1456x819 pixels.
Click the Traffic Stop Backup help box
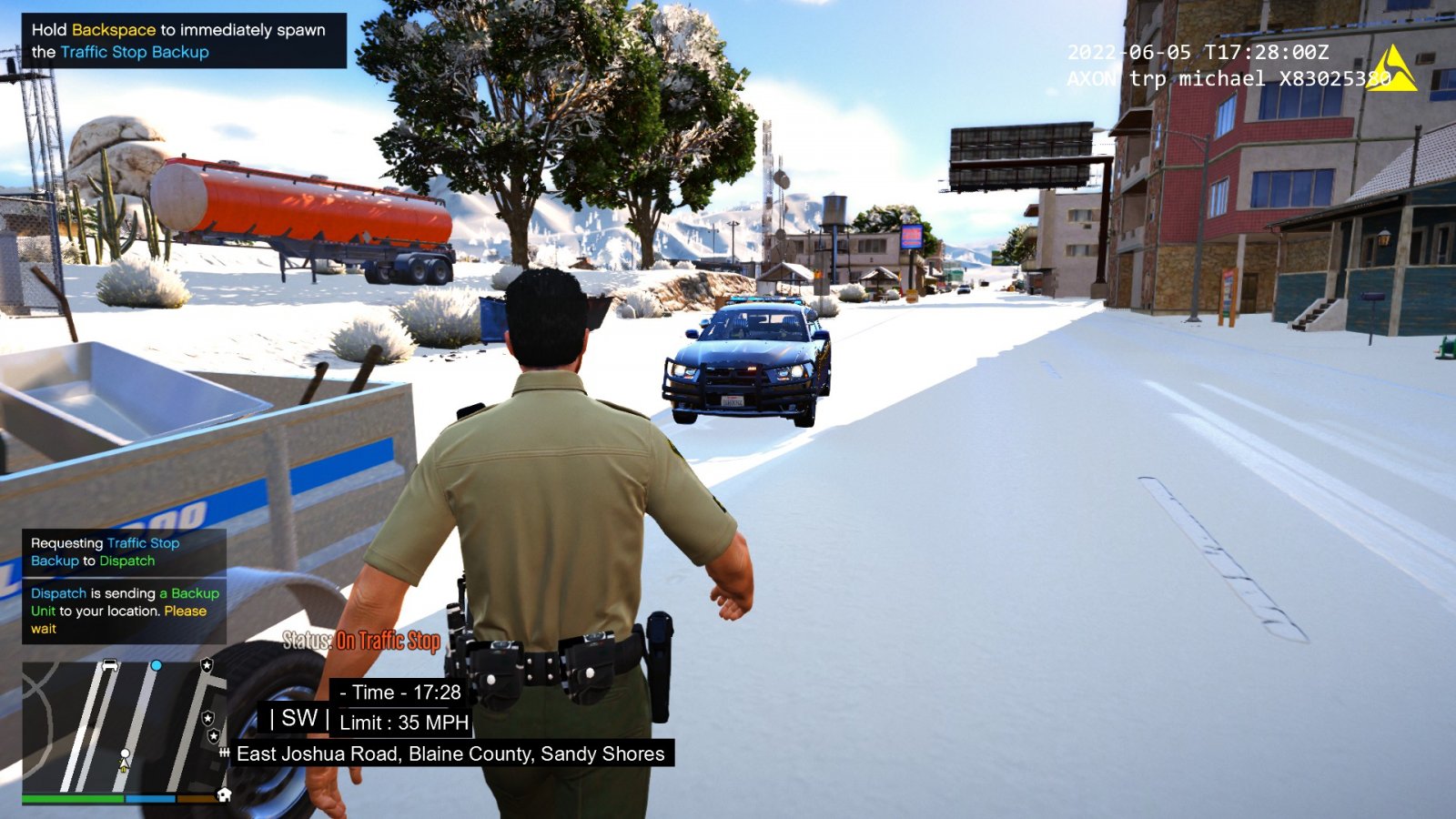(x=183, y=41)
